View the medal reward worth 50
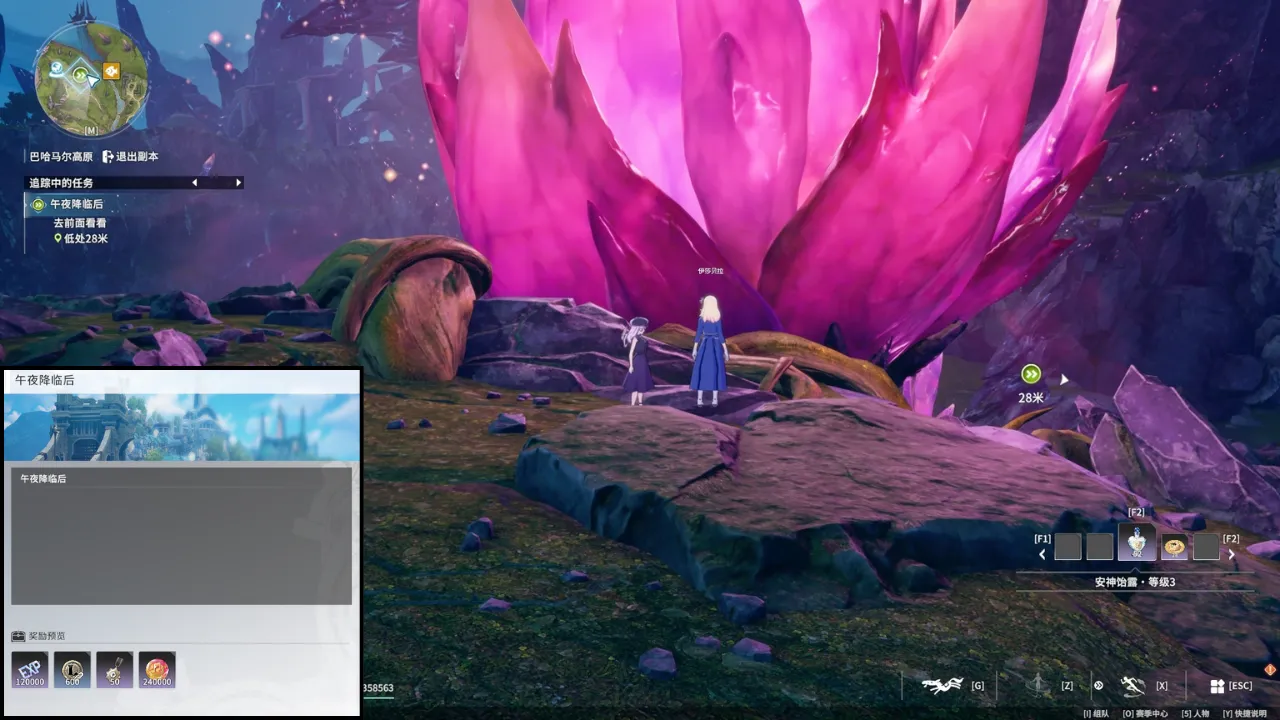Viewport: 1280px width, 720px height. [114, 670]
